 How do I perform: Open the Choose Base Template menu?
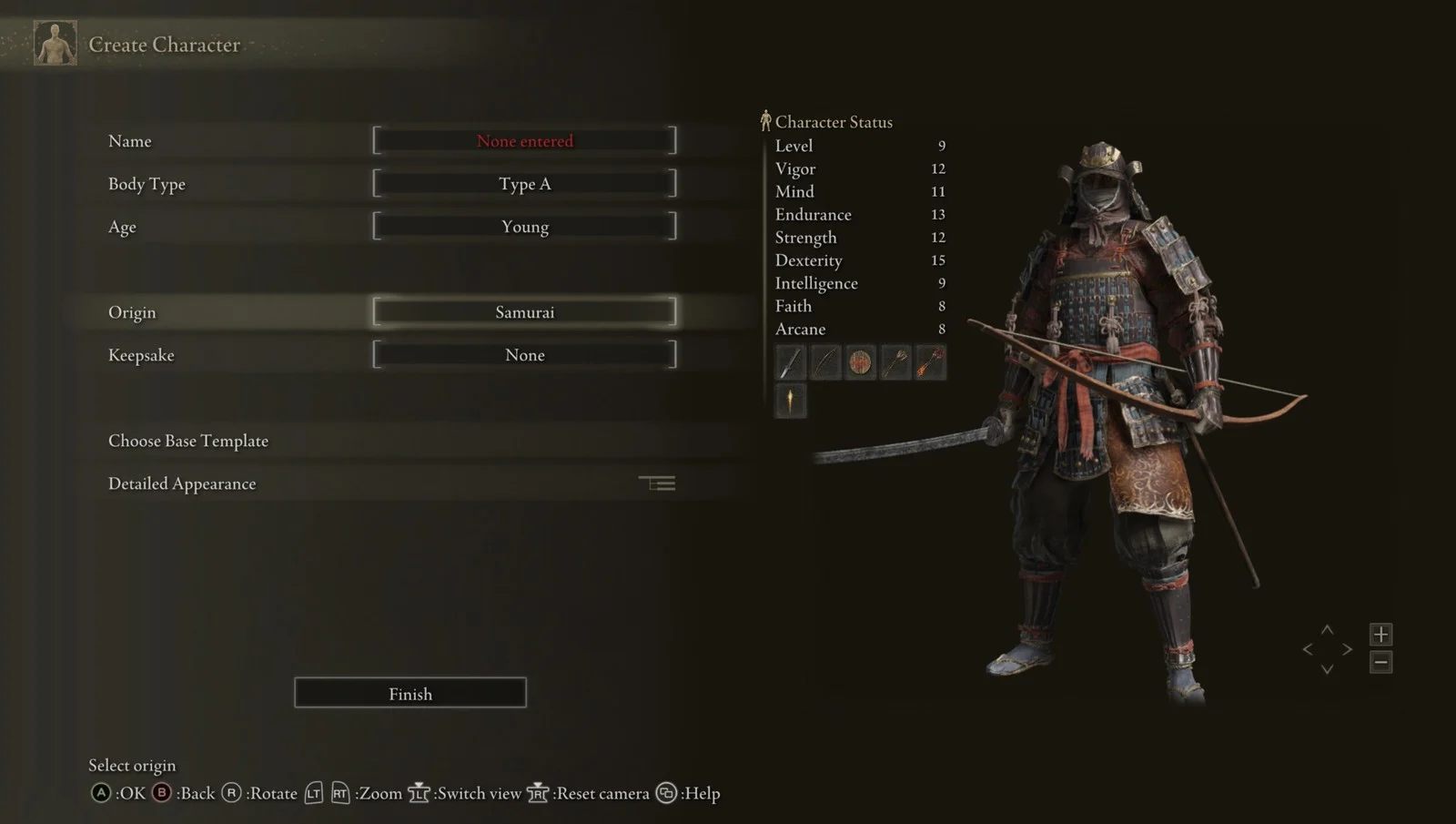click(187, 440)
